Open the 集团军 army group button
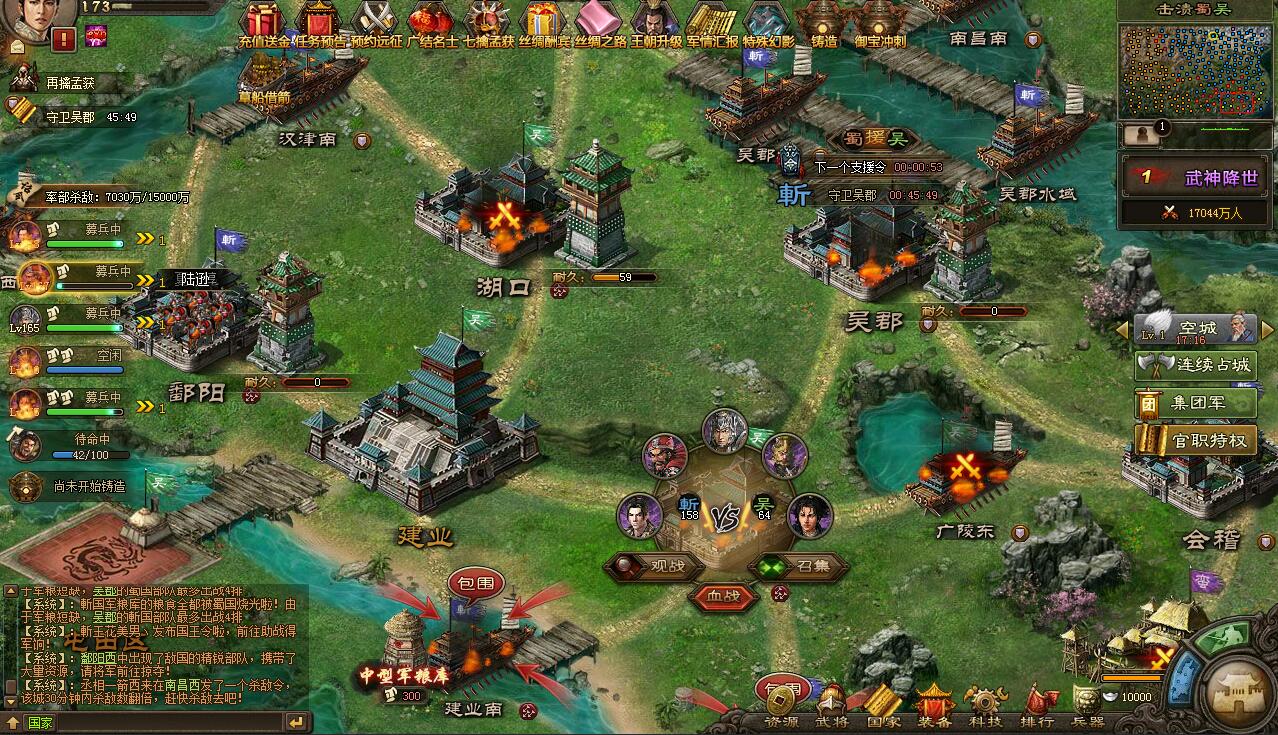 pos(1195,404)
